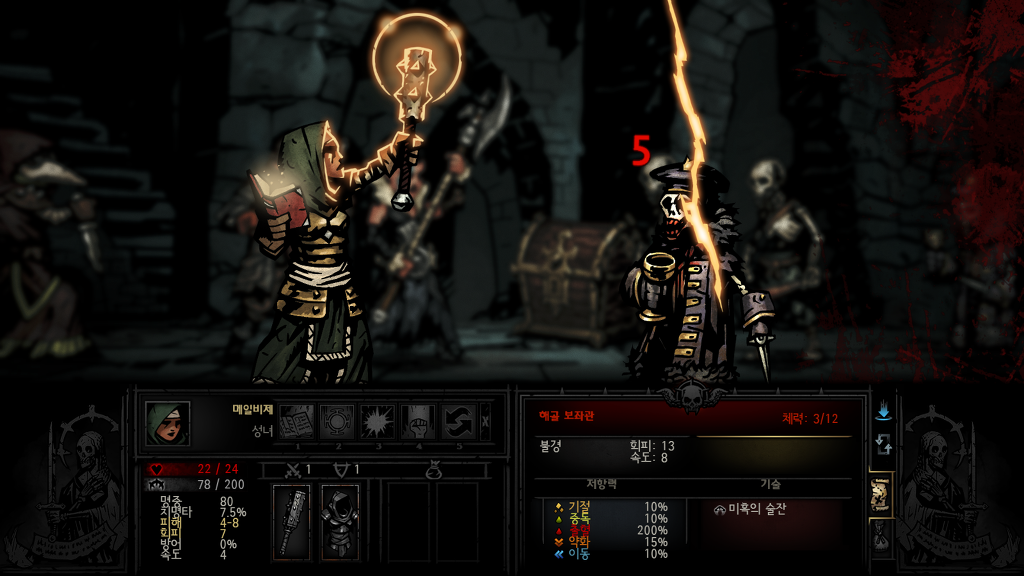Activate the ornate ring skill in slot two
The height and width of the screenshot is (576, 1024).
337,421
